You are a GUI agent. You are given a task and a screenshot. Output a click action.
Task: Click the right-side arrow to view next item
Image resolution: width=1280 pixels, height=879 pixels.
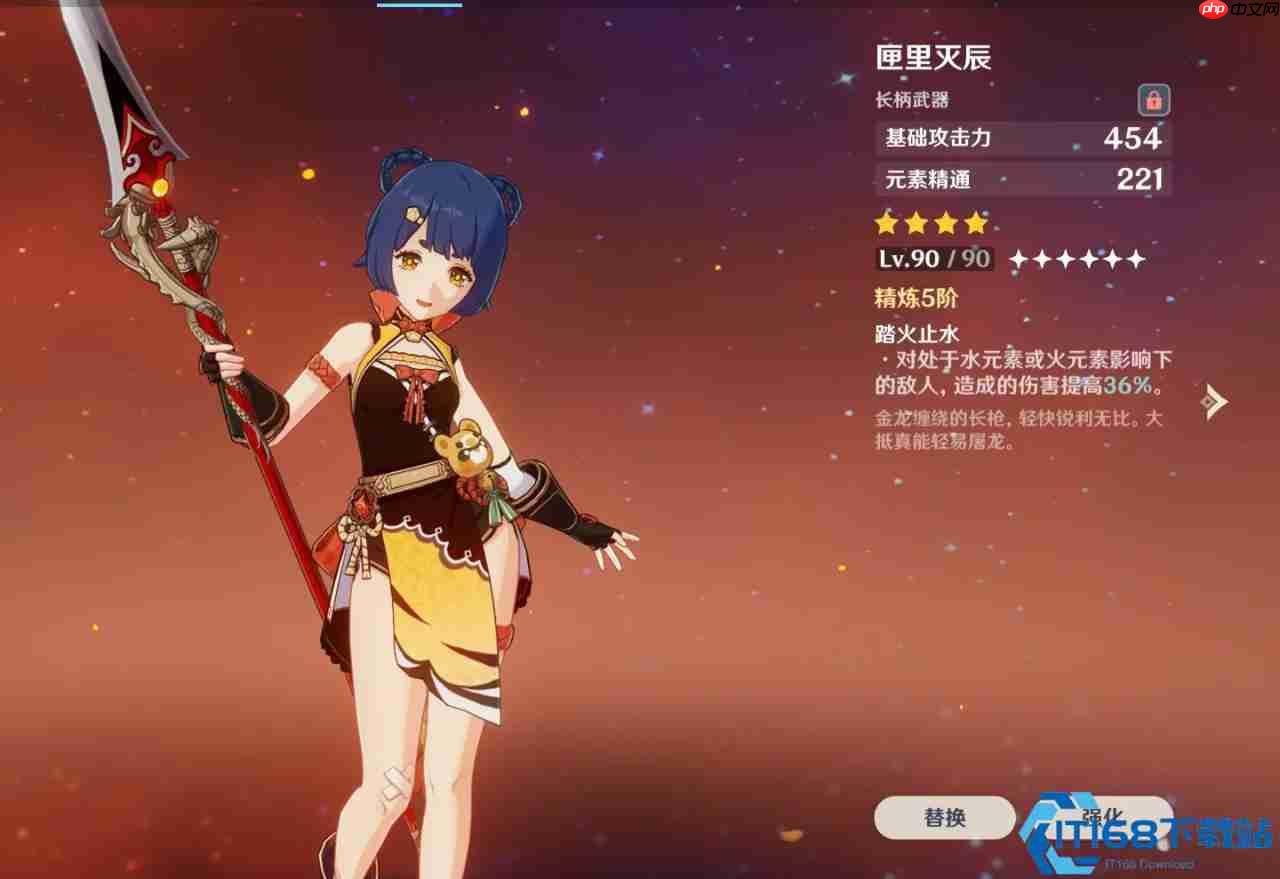pyautogui.click(x=1213, y=400)
